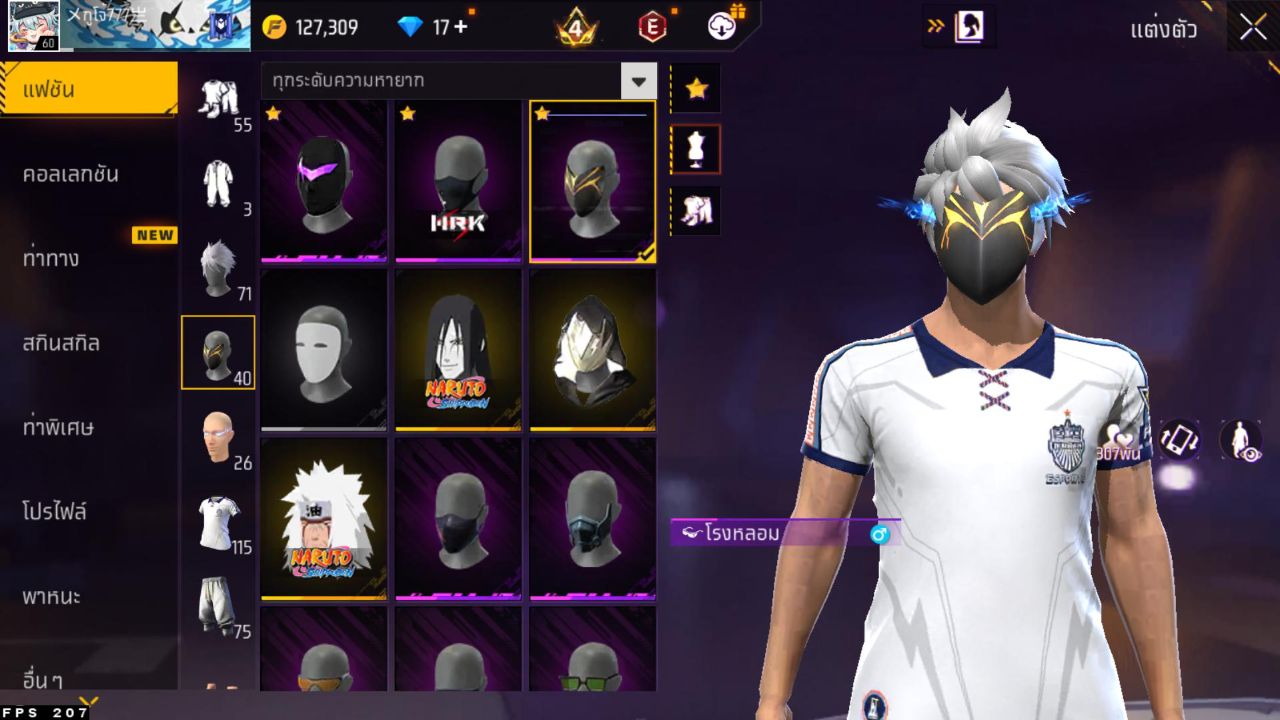Open the download gift icon in the top bar
Screen dimensions: 1280x720
click(722, 27)
